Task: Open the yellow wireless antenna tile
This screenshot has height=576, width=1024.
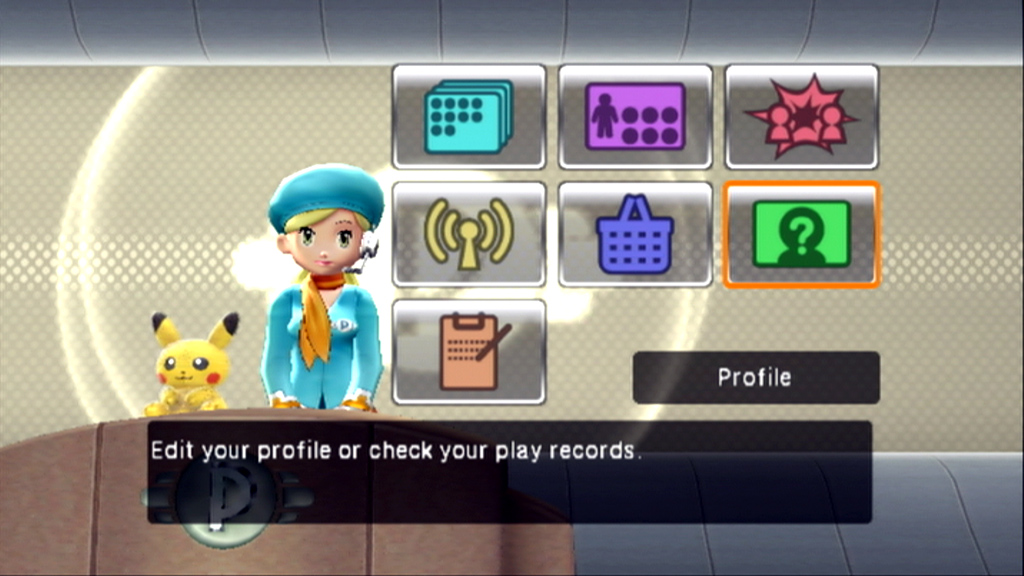Action: 468,234
